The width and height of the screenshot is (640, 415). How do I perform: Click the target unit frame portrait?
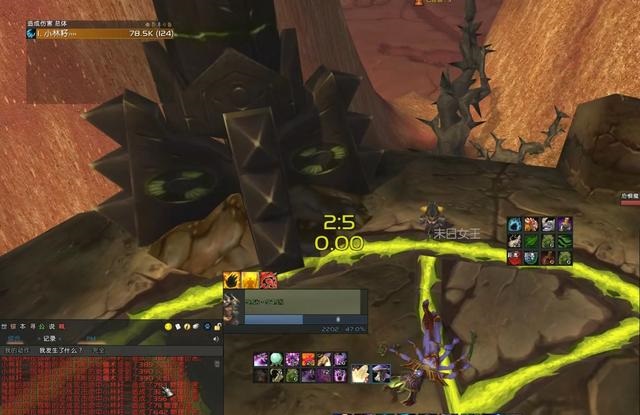[233, 307]
